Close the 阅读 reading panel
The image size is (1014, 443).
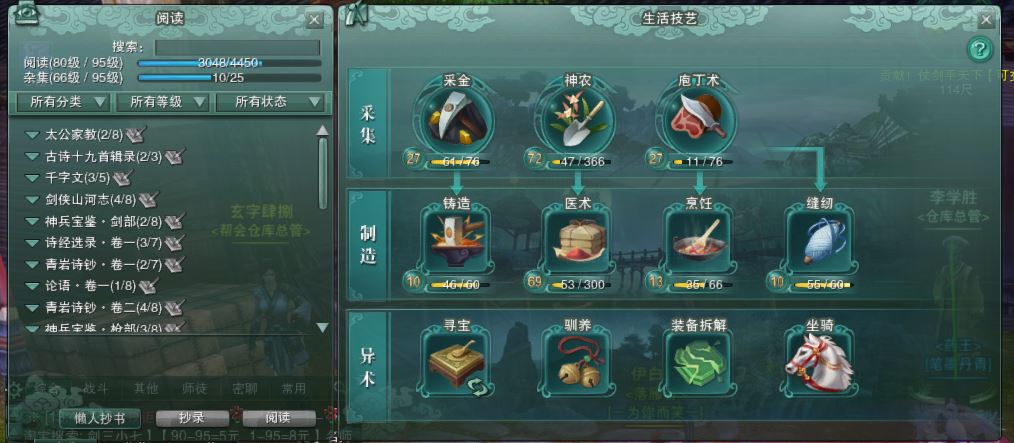[315, 19]
